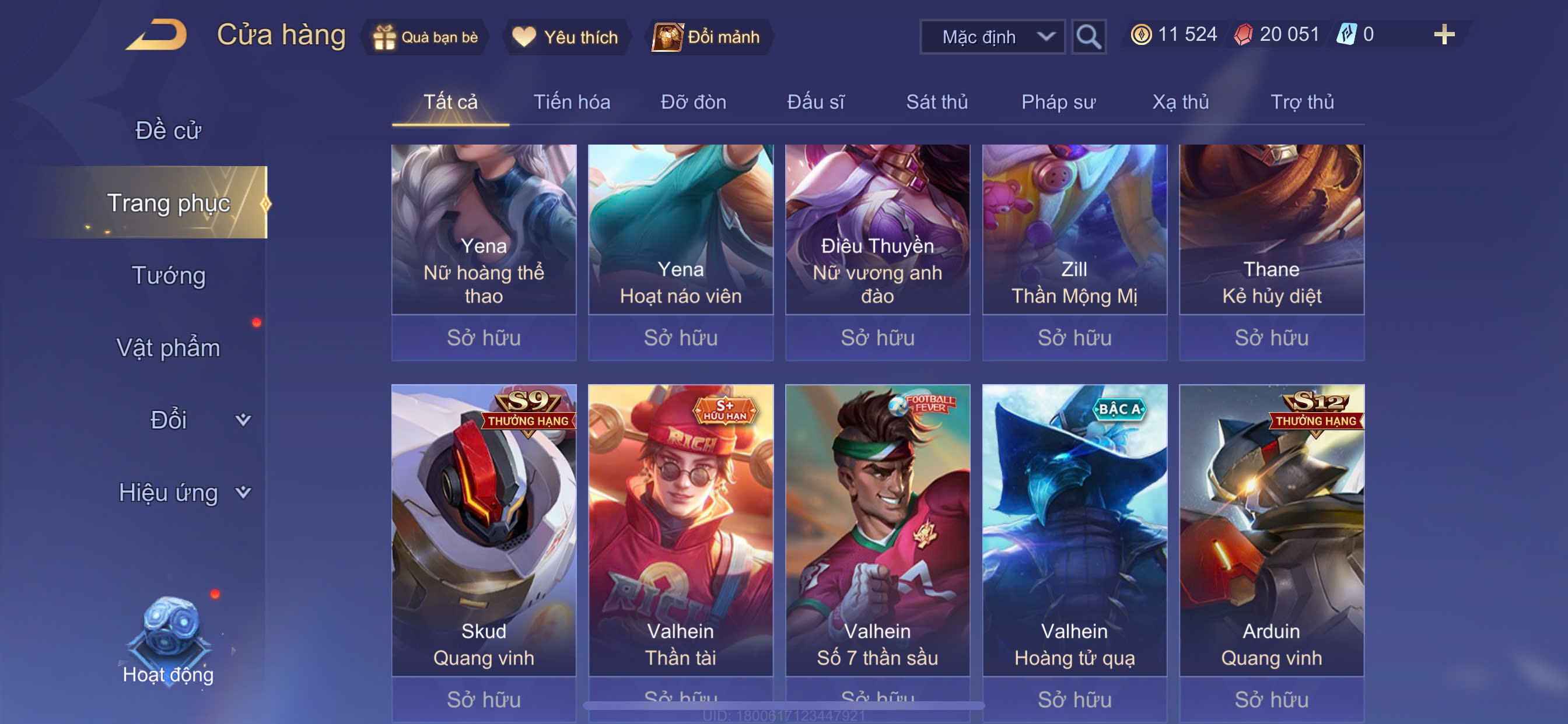The height and width of the screenshot is (724, 1568).
Task: Go to the Tướng shop section
Action: [x=168, y=275]
